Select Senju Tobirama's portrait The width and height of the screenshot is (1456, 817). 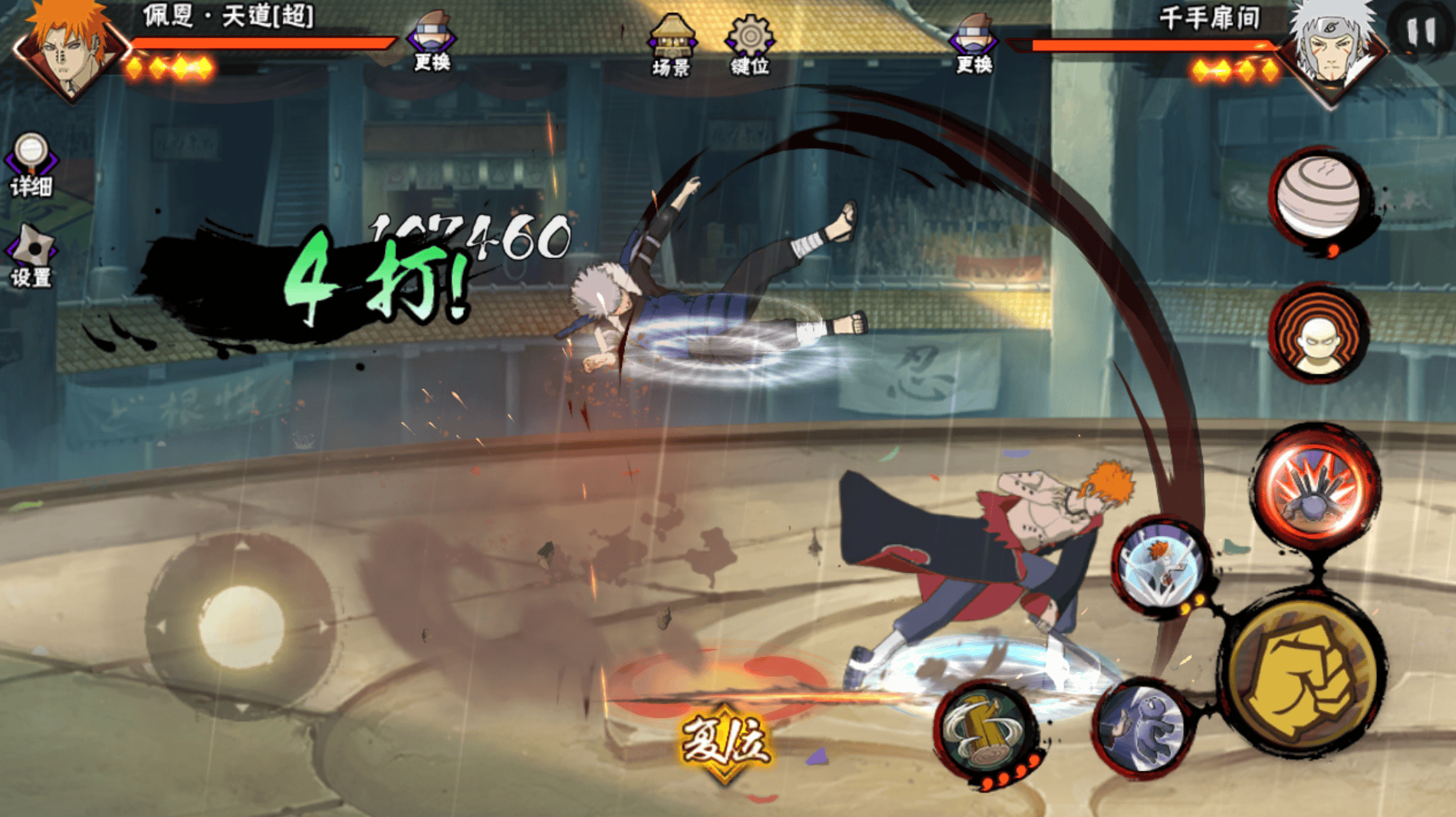click(x=1334, y=50)
